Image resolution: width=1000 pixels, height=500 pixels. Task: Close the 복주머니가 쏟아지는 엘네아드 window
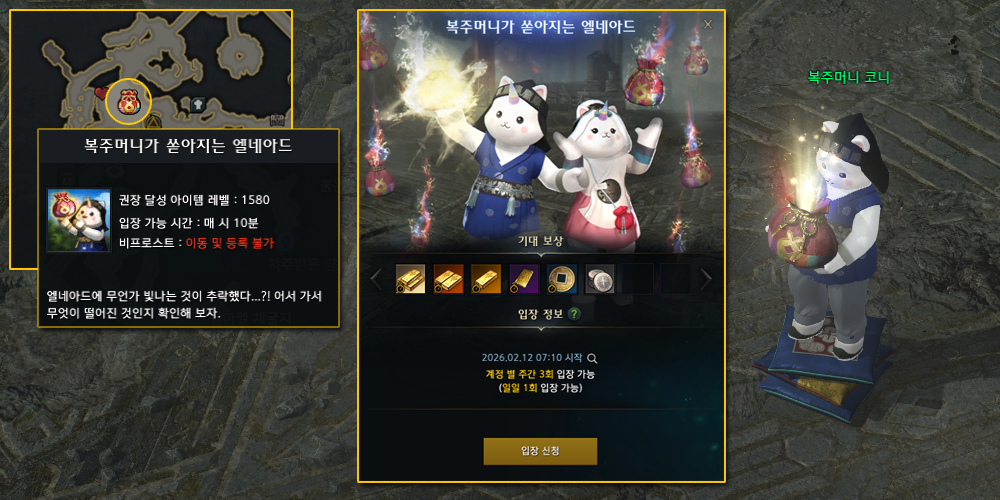click(708, 24)
